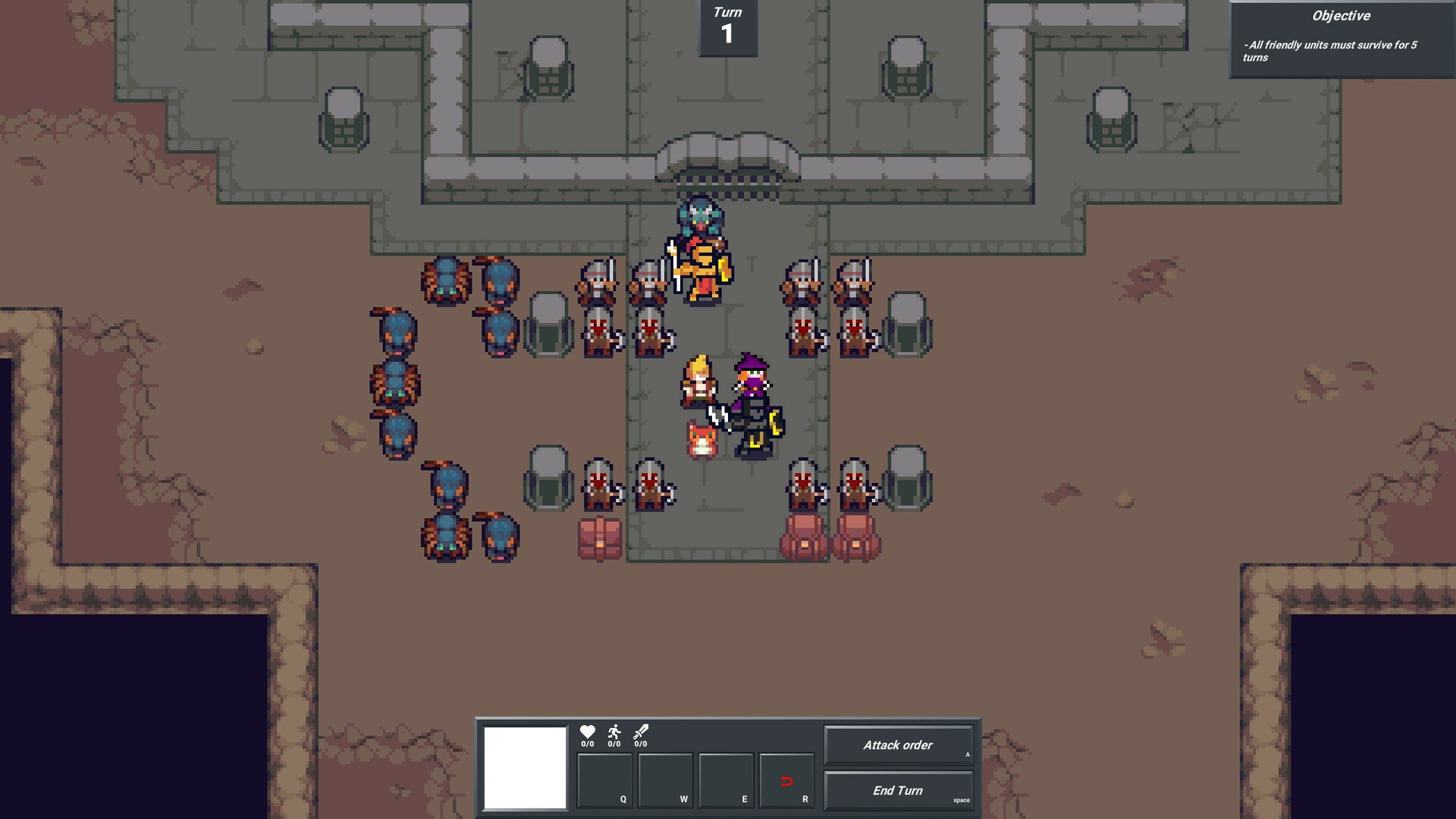
Task: Click the ability slot labeled W
Action: [665, 781]
